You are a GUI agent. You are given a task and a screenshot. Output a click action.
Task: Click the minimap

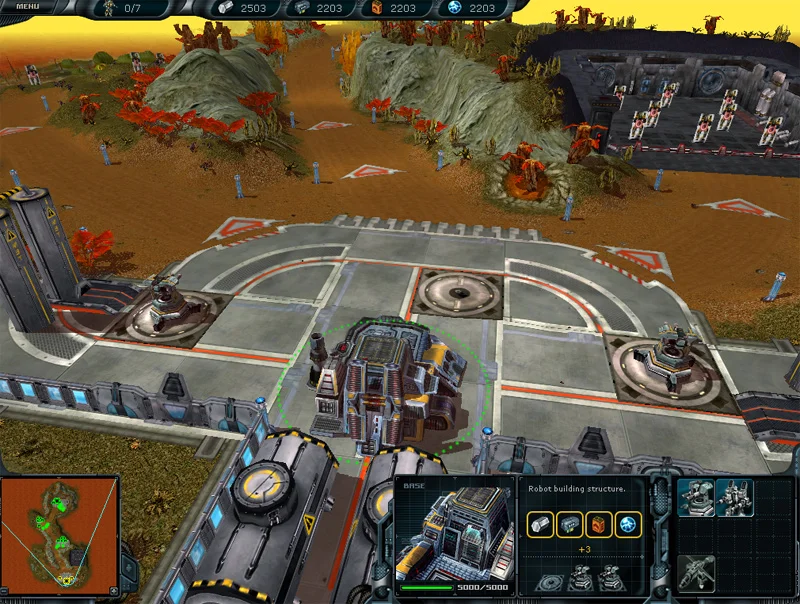pyautogui.click(x=61, y=530)
